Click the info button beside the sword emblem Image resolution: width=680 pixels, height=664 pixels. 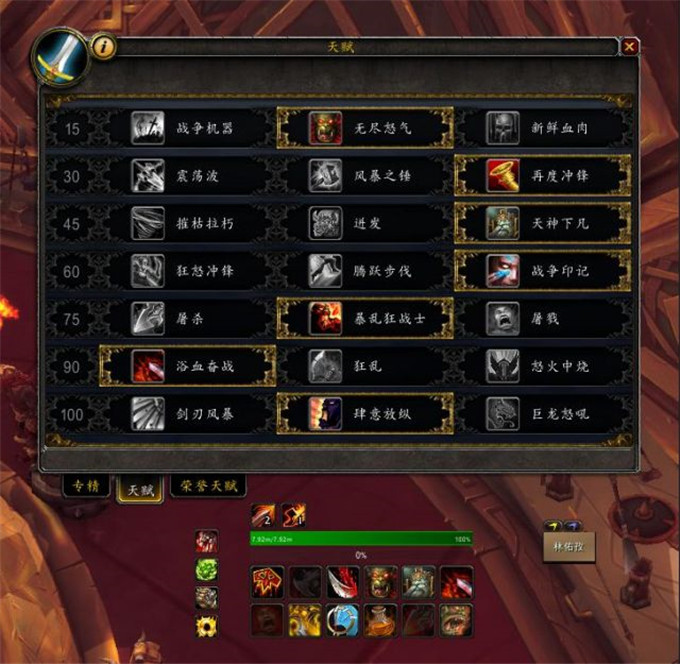[103, 46]
